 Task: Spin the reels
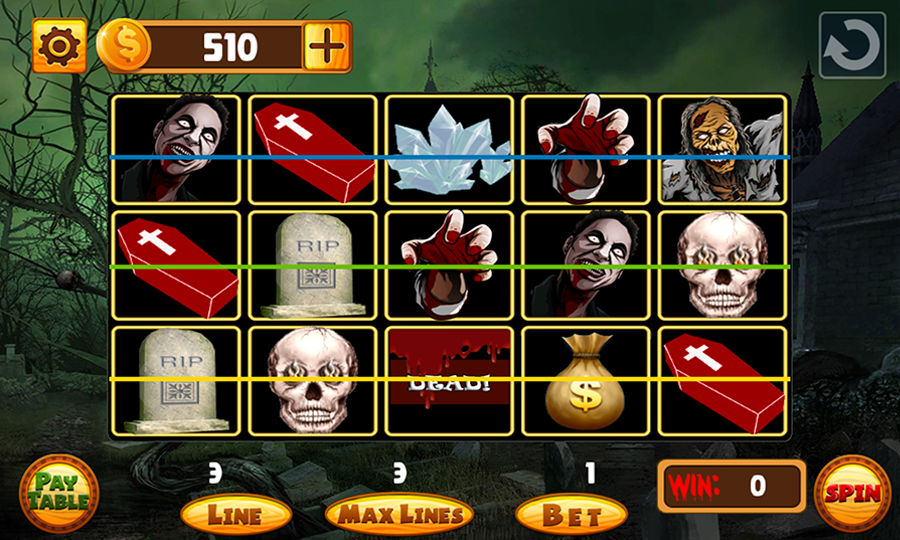tap(852, 493)
